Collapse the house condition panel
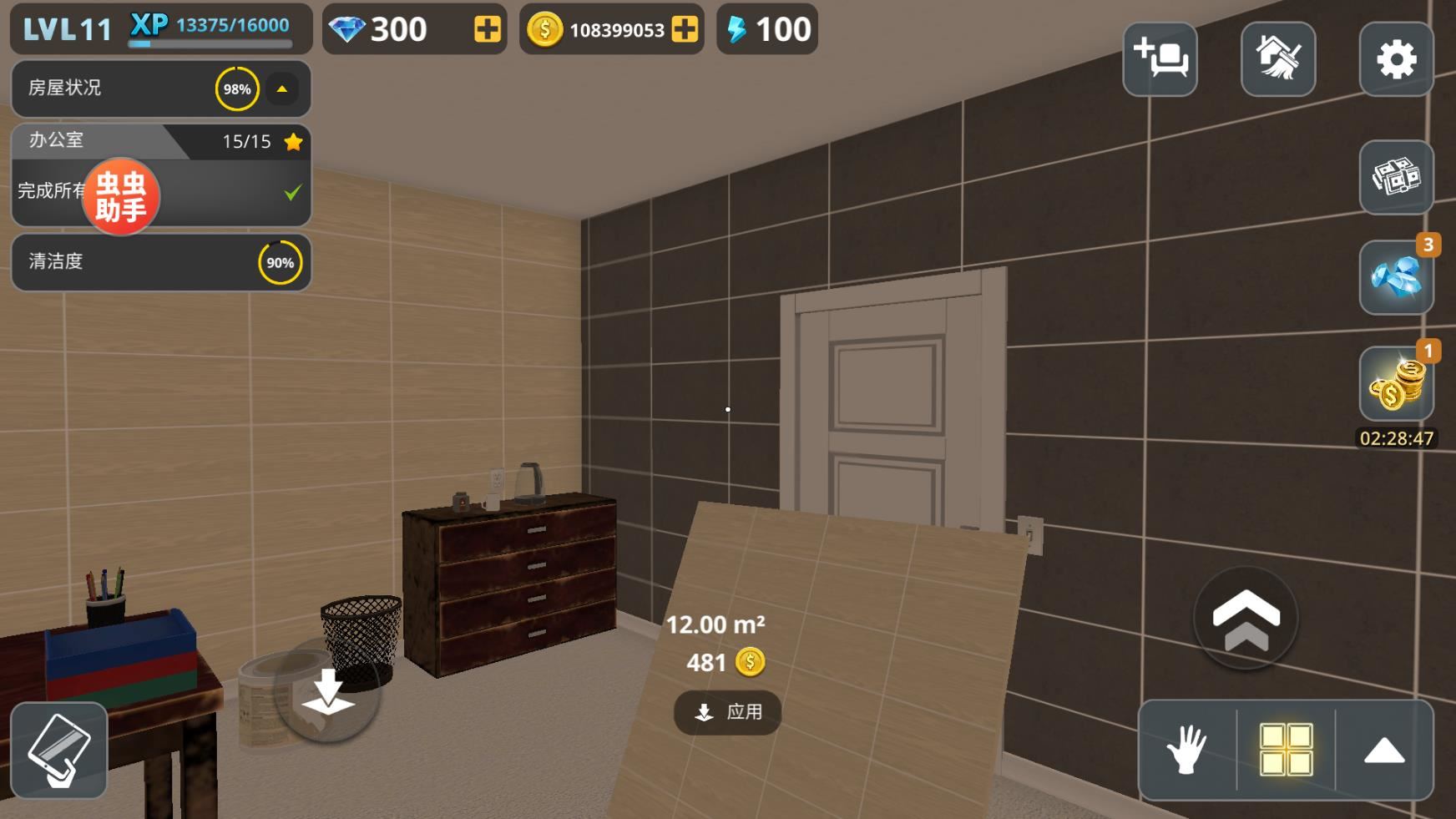This screenshot has width=1456, height=819. [x=282, y=89]
